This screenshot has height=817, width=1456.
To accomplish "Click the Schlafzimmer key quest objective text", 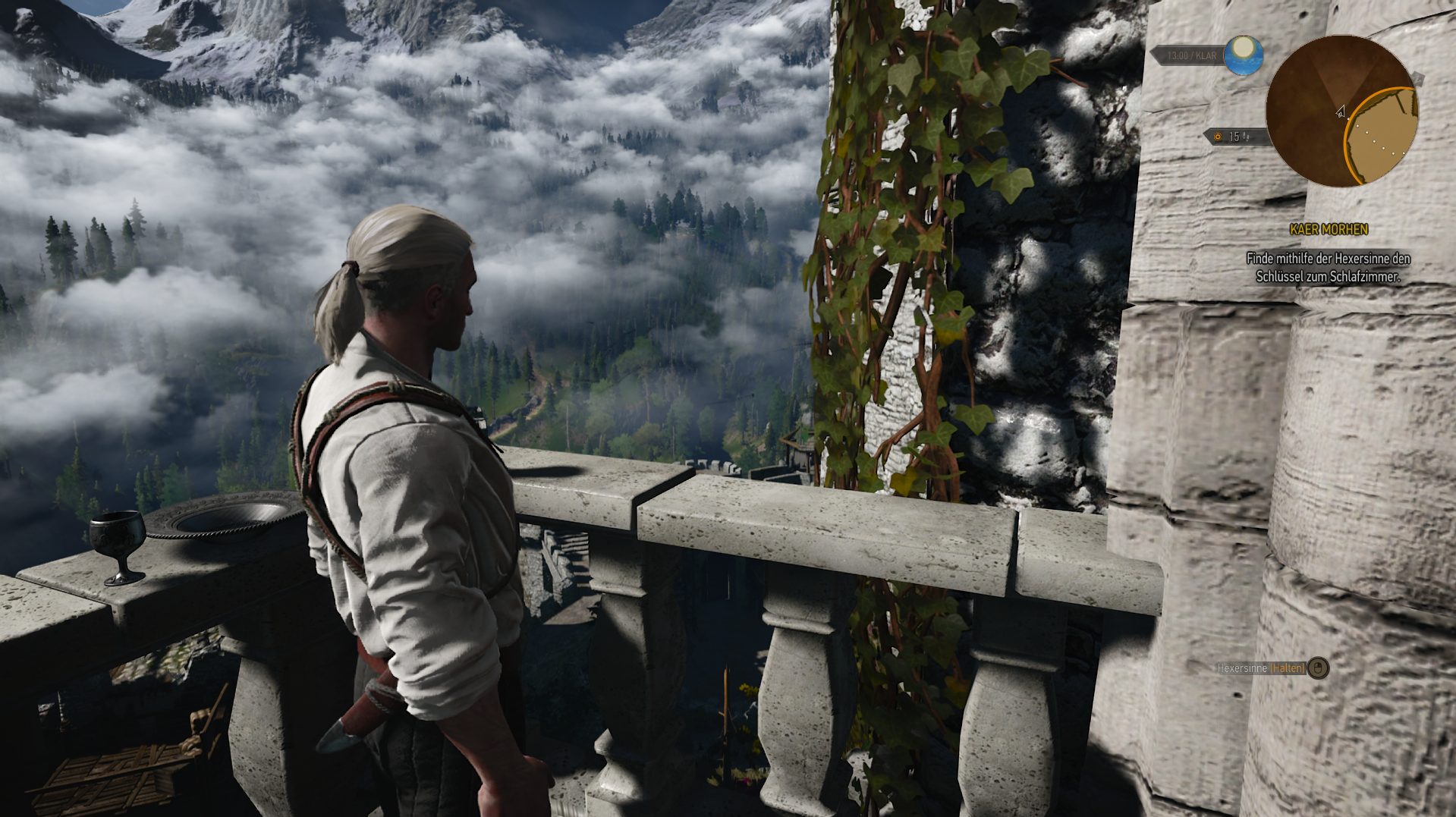I will click(x=1328, y=268).
